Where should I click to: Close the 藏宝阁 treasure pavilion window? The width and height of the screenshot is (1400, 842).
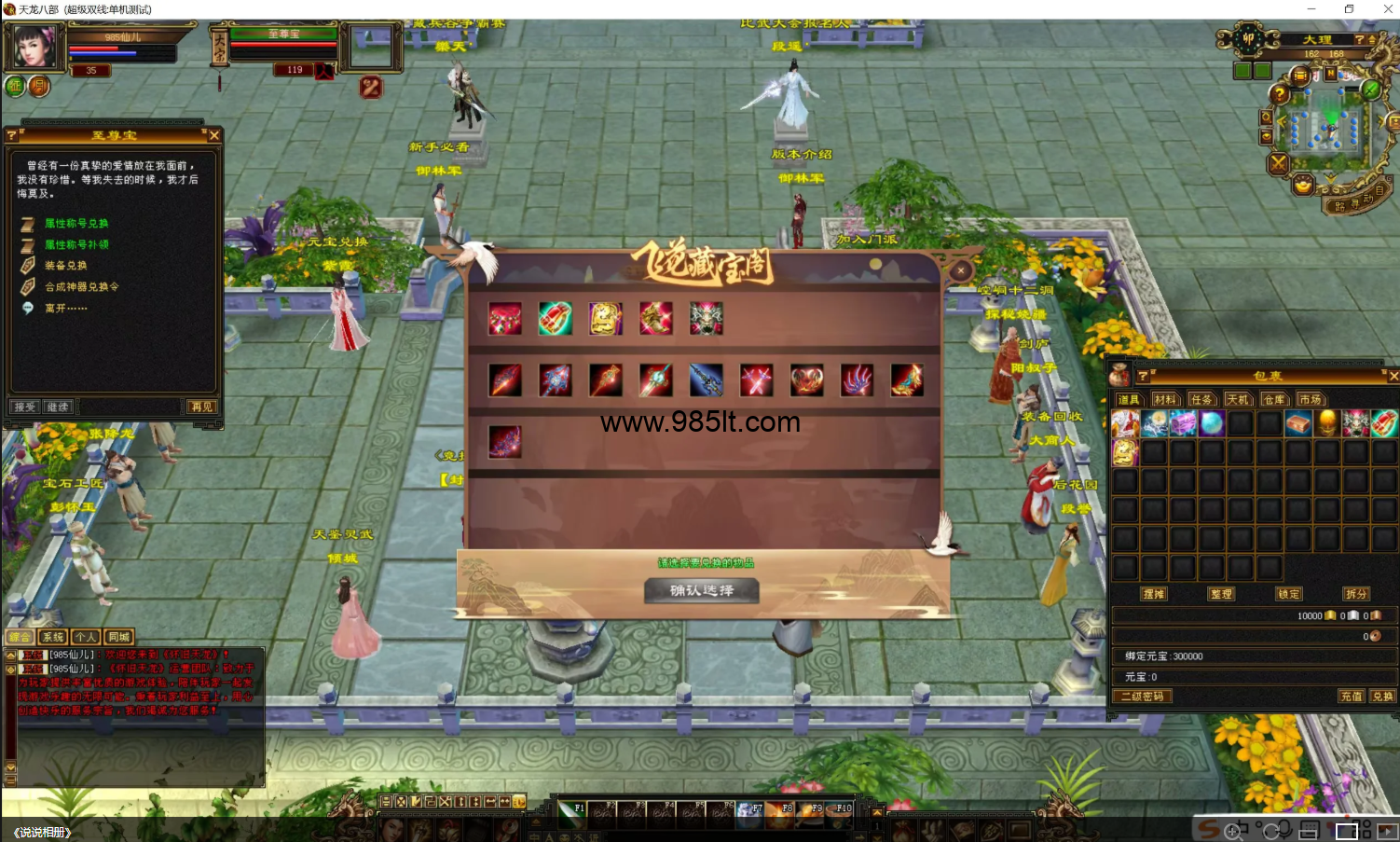click(x=961, y=270)
